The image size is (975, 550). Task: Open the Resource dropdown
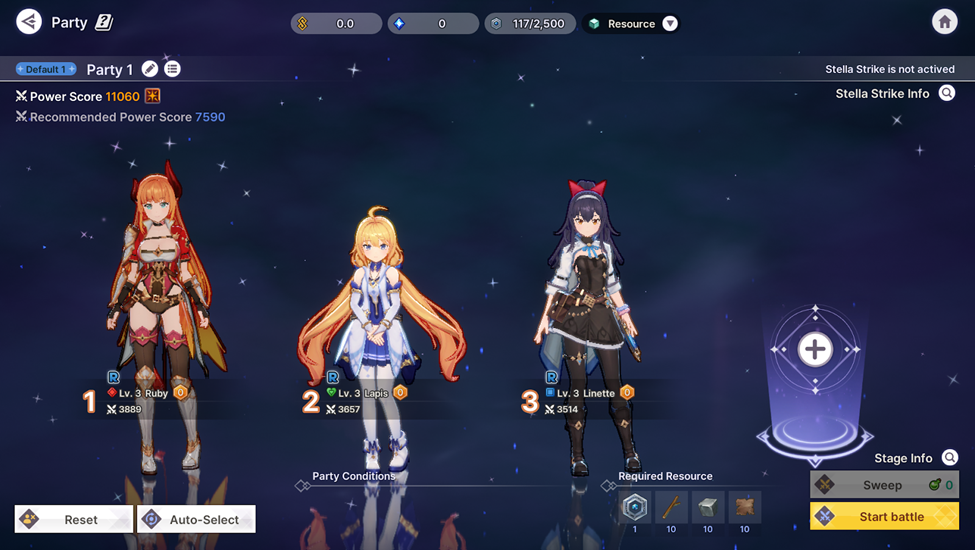669,23
